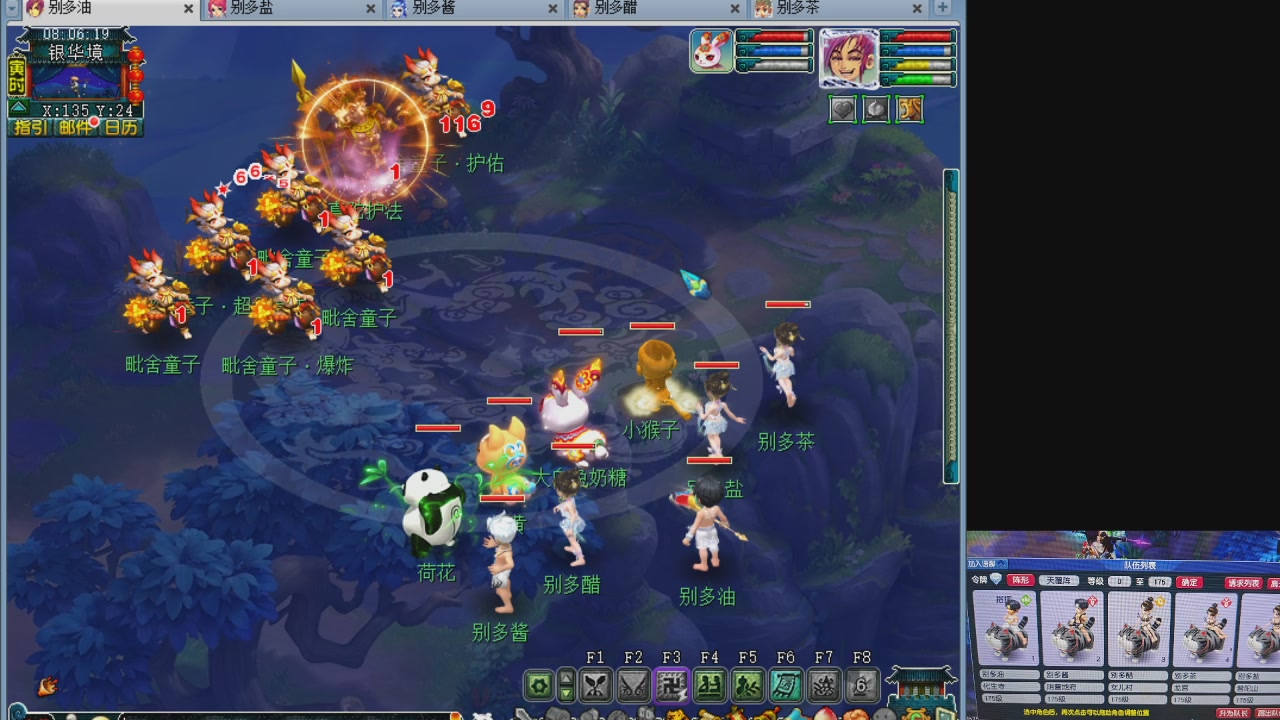Screen dimensions: 1280x720
Task: Click the tiger head icon under the portrait
Action: 909,109
